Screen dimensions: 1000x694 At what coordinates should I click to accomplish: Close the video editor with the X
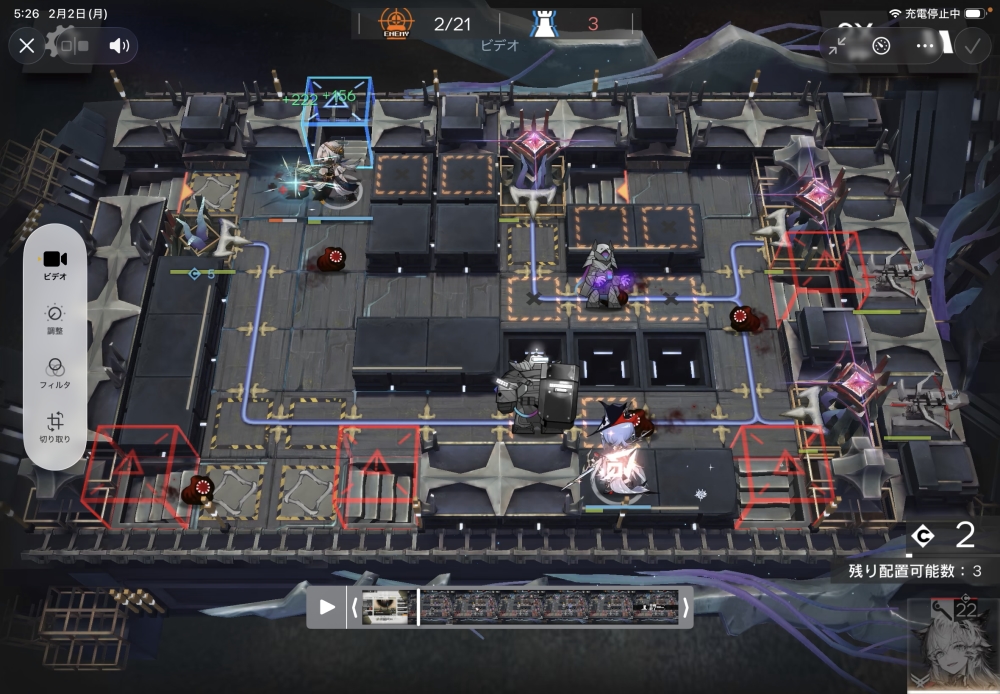click(27, 45)
